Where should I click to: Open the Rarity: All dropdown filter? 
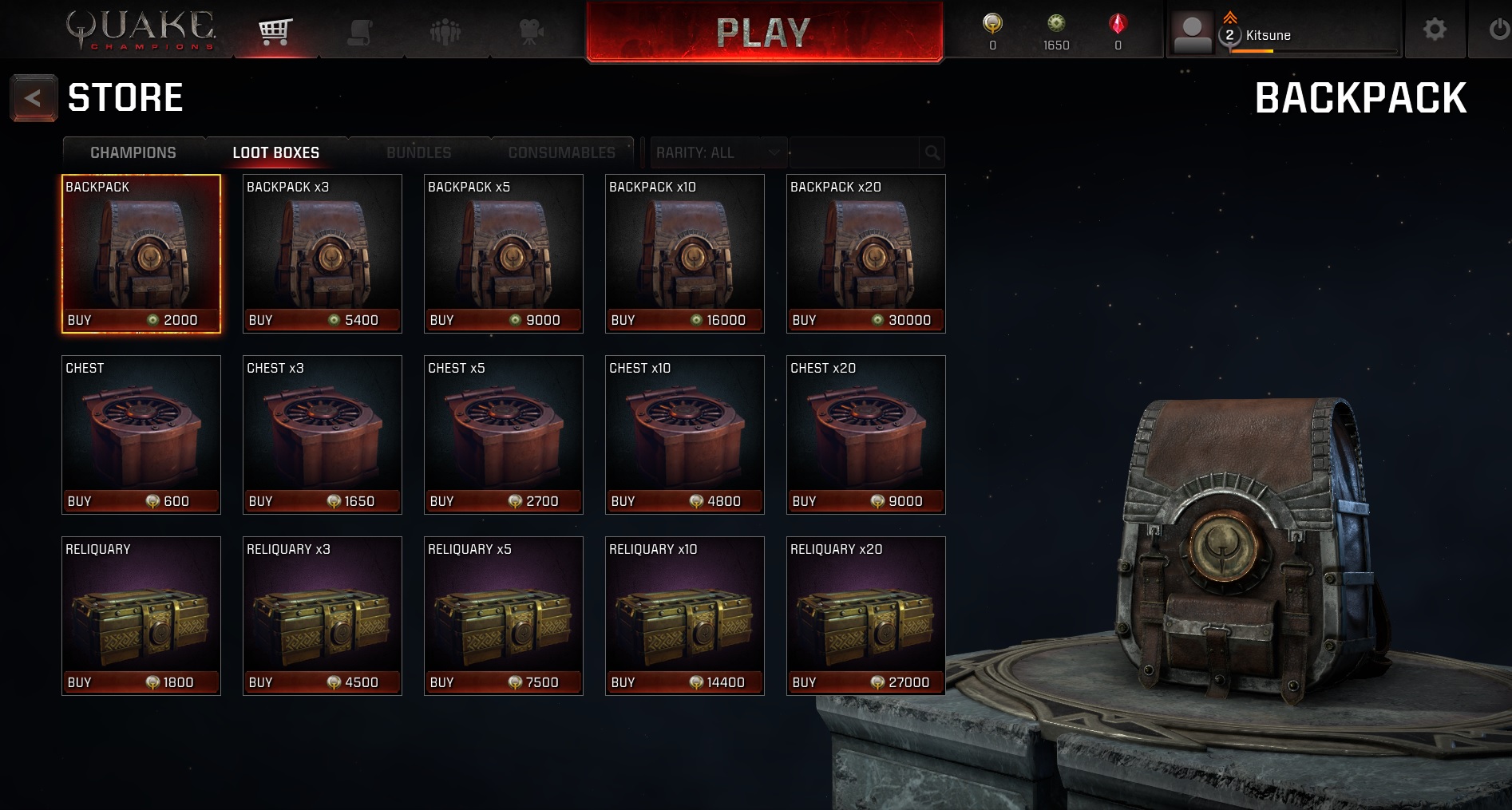pyautogui.click(x=716, y=152)
